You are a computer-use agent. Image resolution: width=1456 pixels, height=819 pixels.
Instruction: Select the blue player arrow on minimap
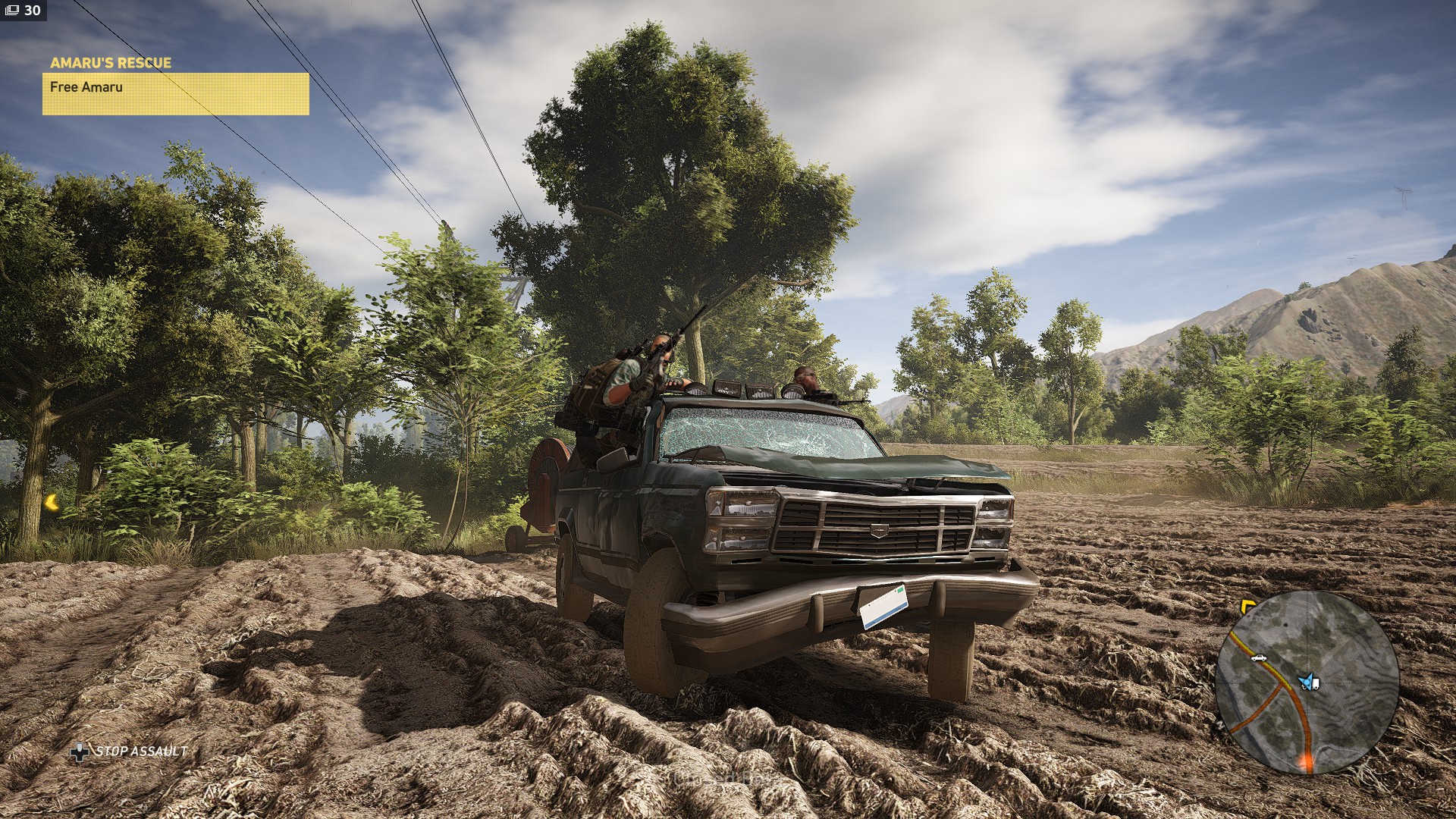[1306, 682]
